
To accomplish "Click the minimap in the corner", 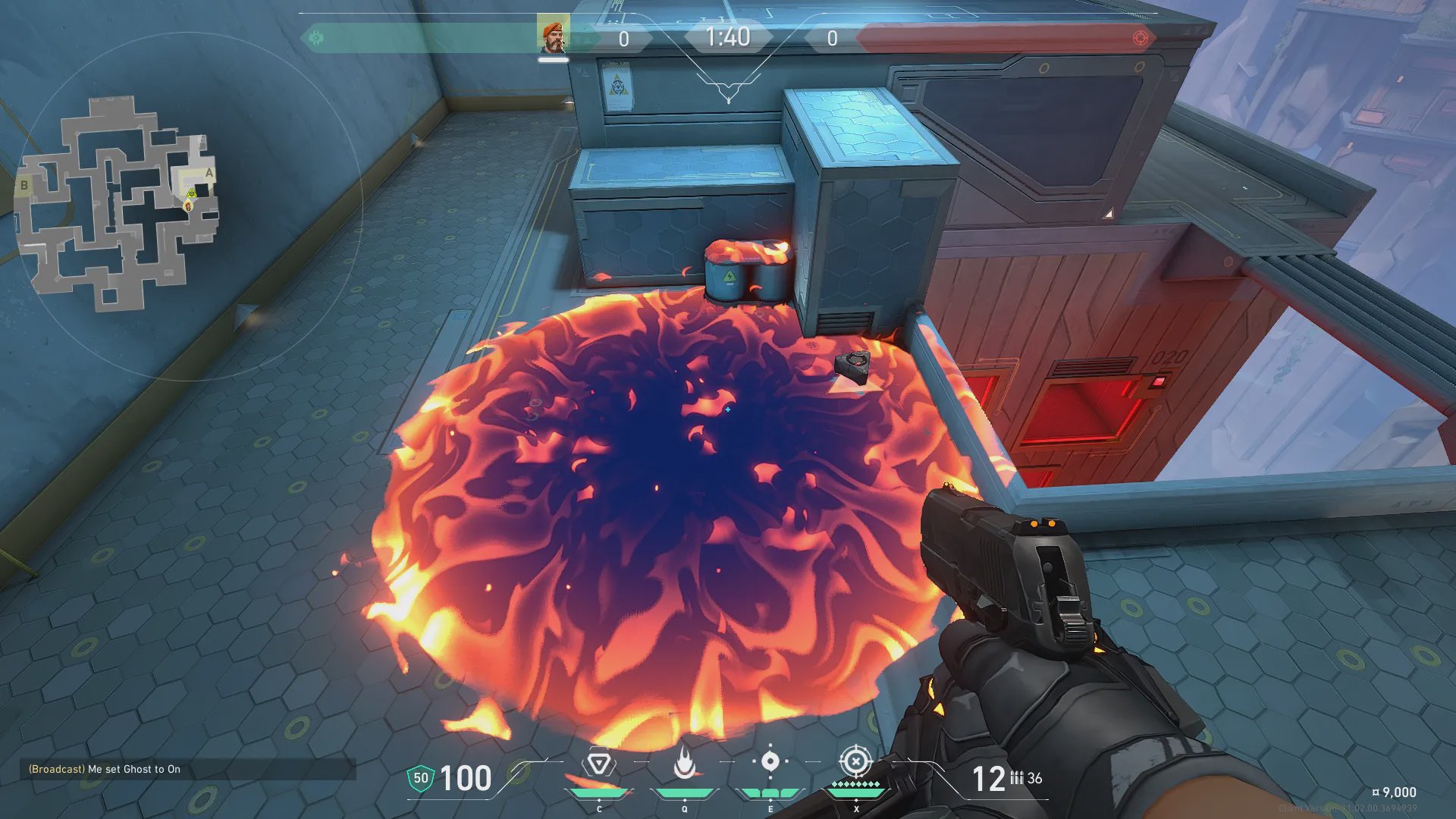I will click(118, 203).
